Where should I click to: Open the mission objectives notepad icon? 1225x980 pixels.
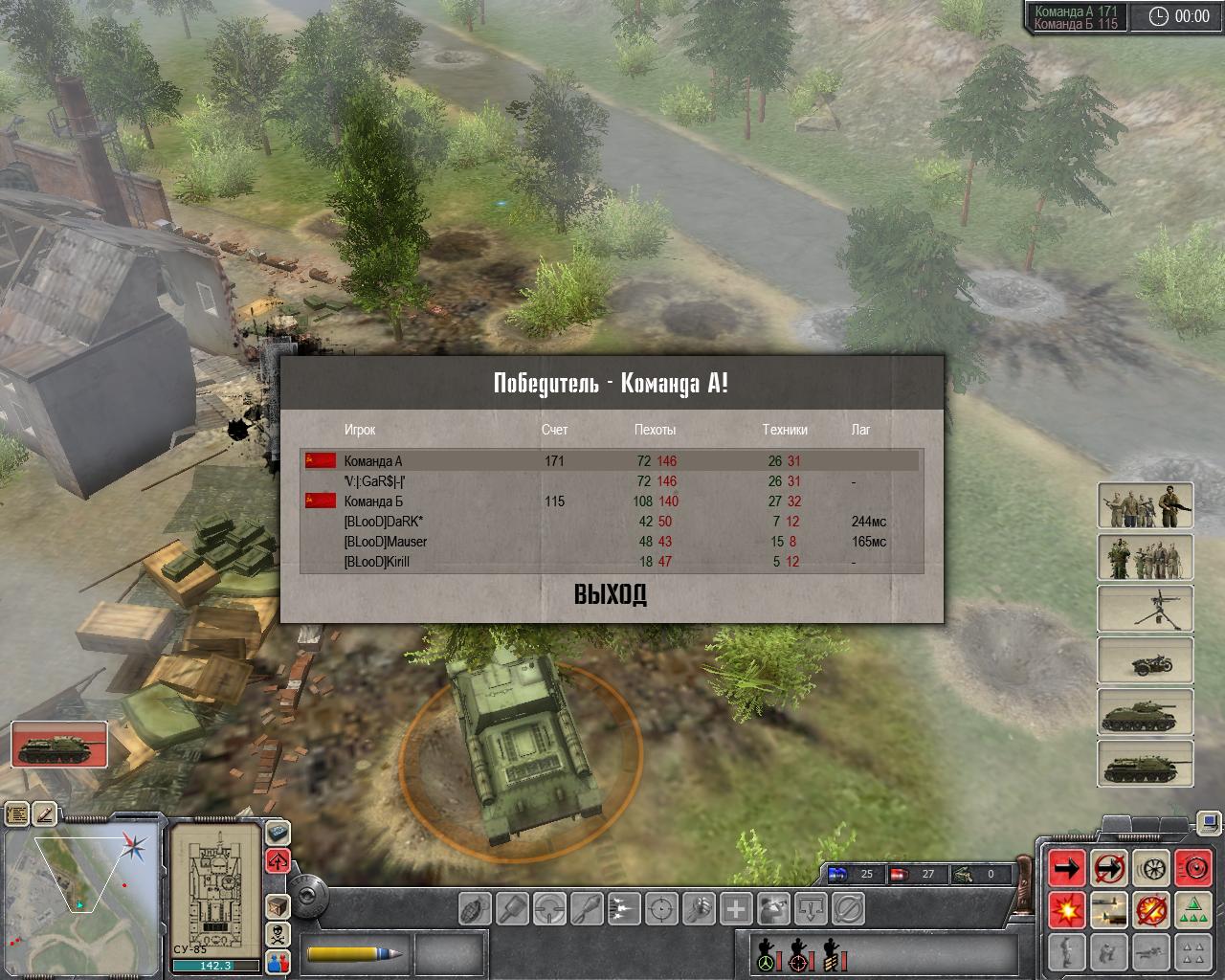coord(17,814)
